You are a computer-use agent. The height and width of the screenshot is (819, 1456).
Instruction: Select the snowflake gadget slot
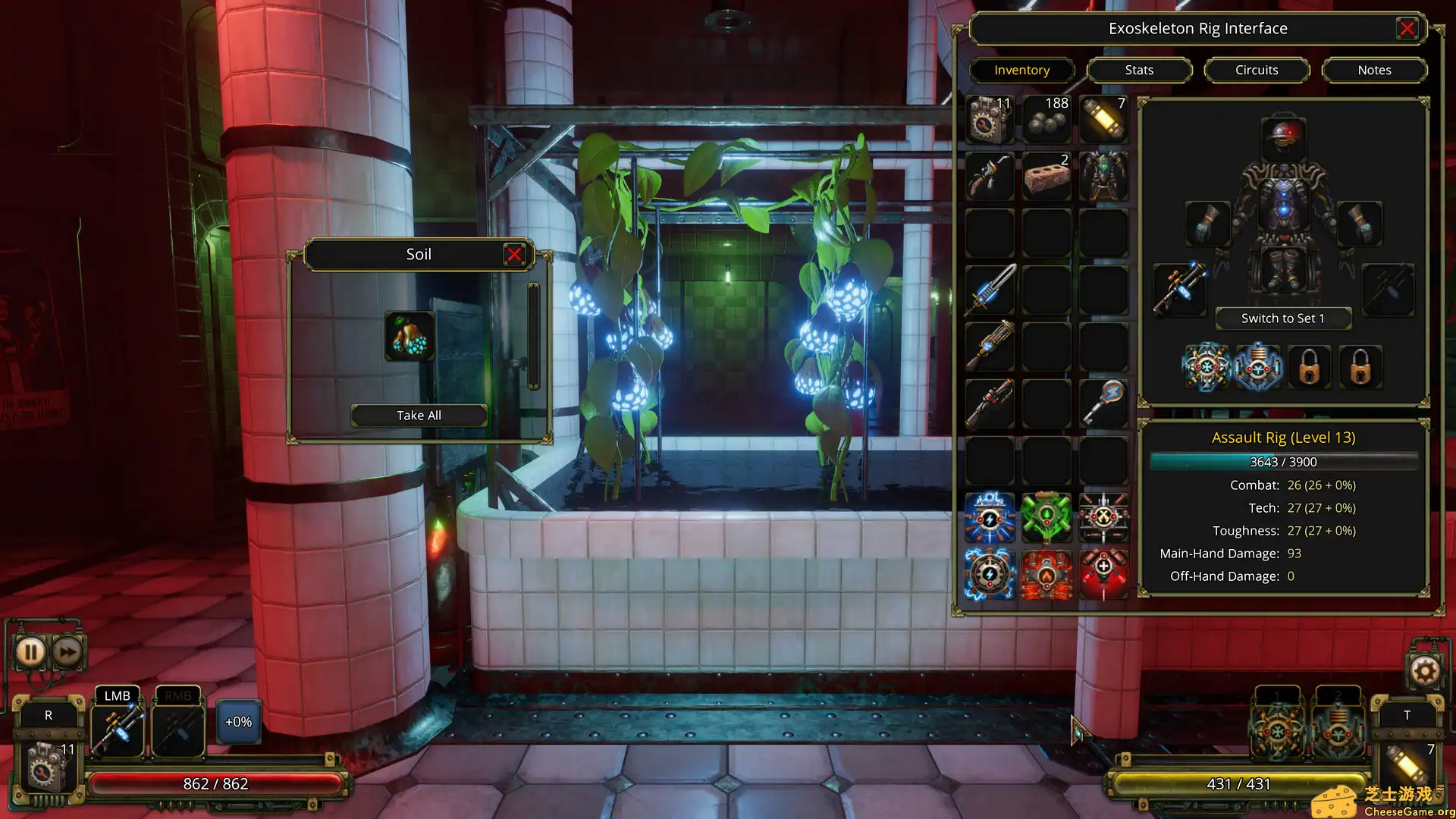tap(1207, 367)
